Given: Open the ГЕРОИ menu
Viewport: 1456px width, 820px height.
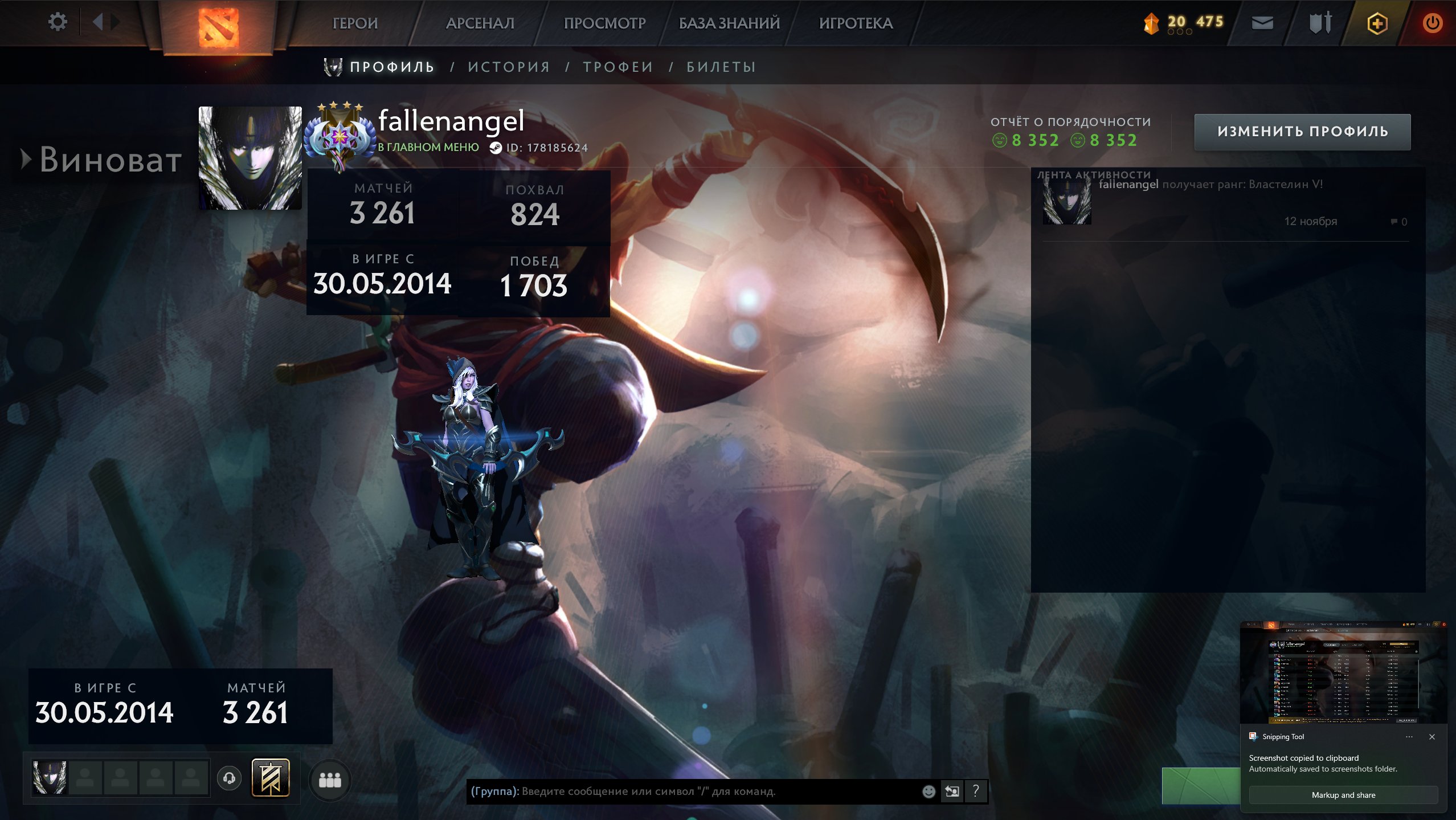Looking at the screenshot, I should pos(355,23).
